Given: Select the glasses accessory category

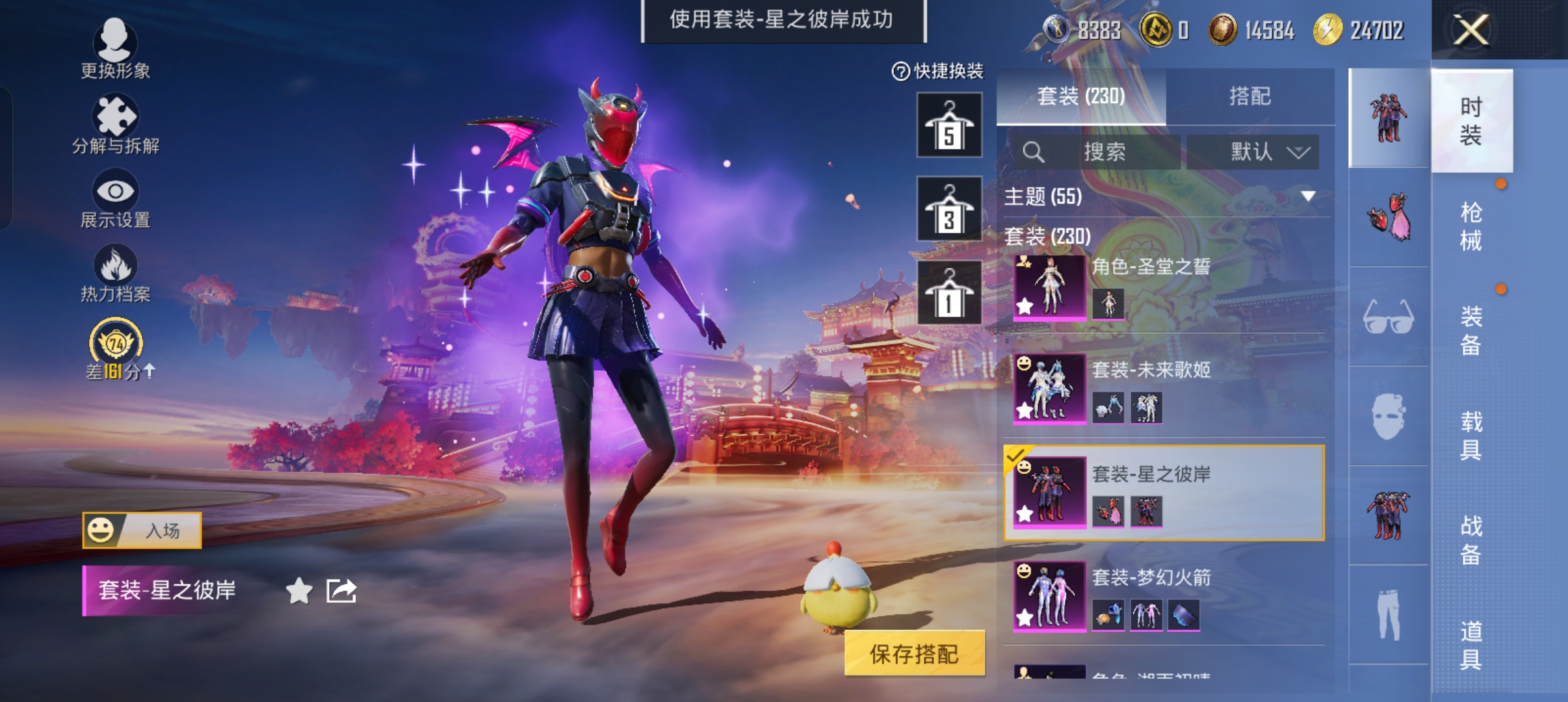Looking at the screenshot, I should pyautogui.click(x=1388, y=317).
